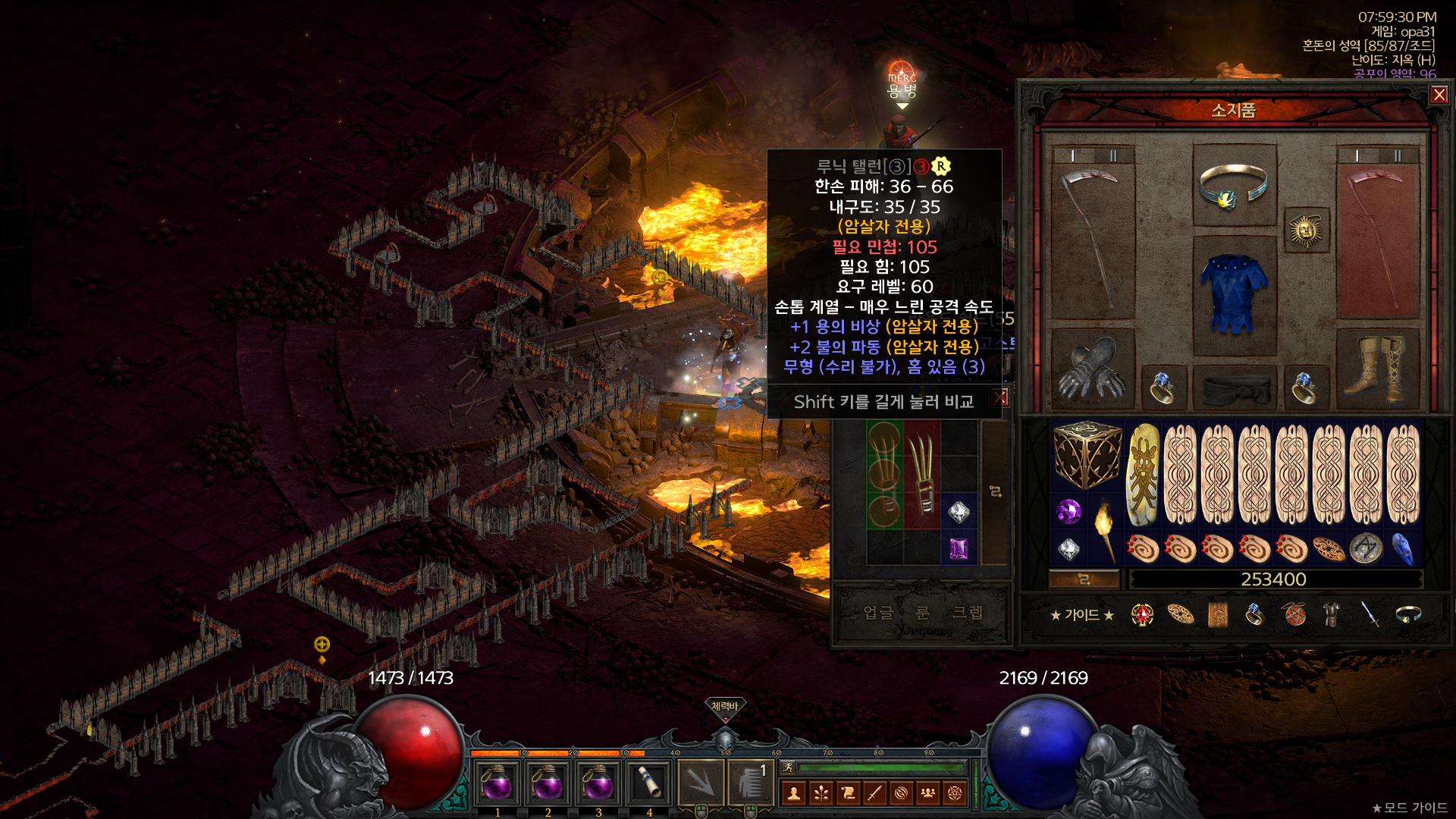Select the golden demon-face grand charm
The height and width of the screenshot is (819, 1456).
pos(1143,475)
